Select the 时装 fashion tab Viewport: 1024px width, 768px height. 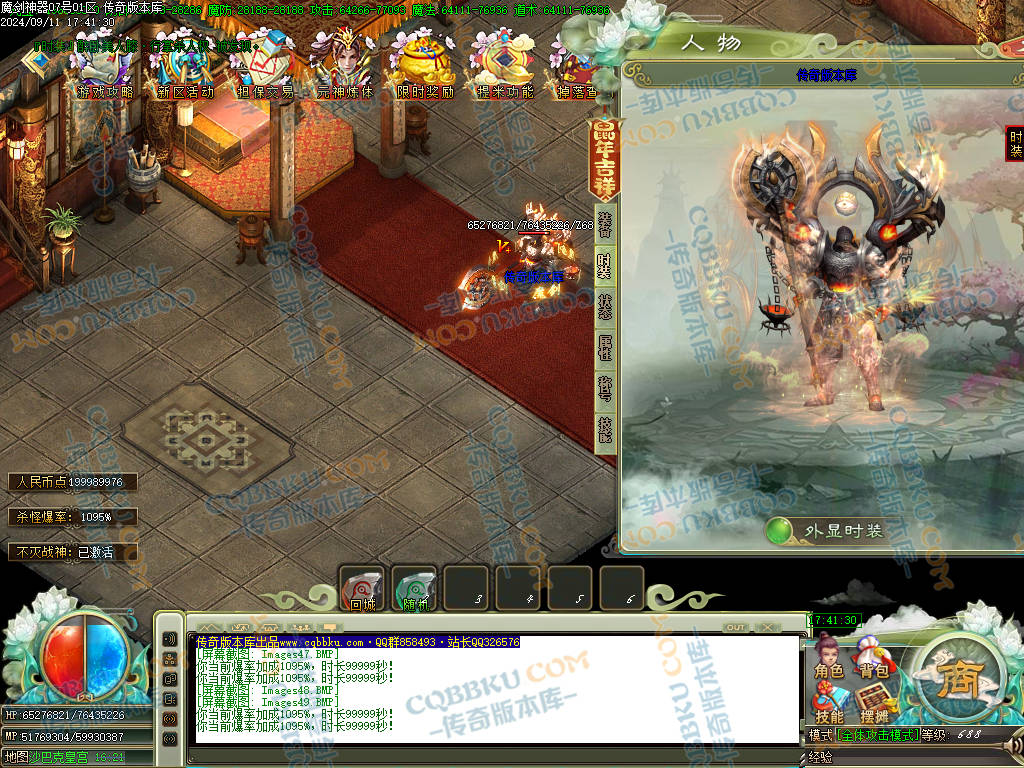[605, 265]
